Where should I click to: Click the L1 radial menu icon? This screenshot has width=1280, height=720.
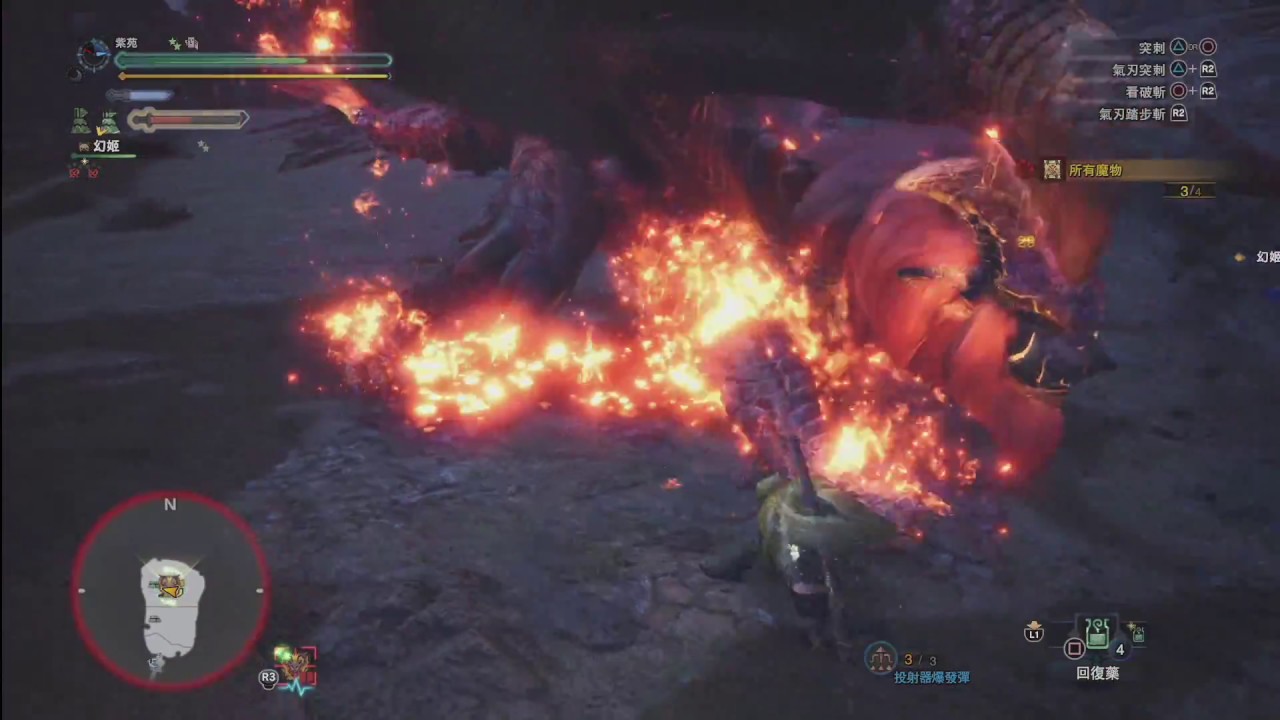1034,633
